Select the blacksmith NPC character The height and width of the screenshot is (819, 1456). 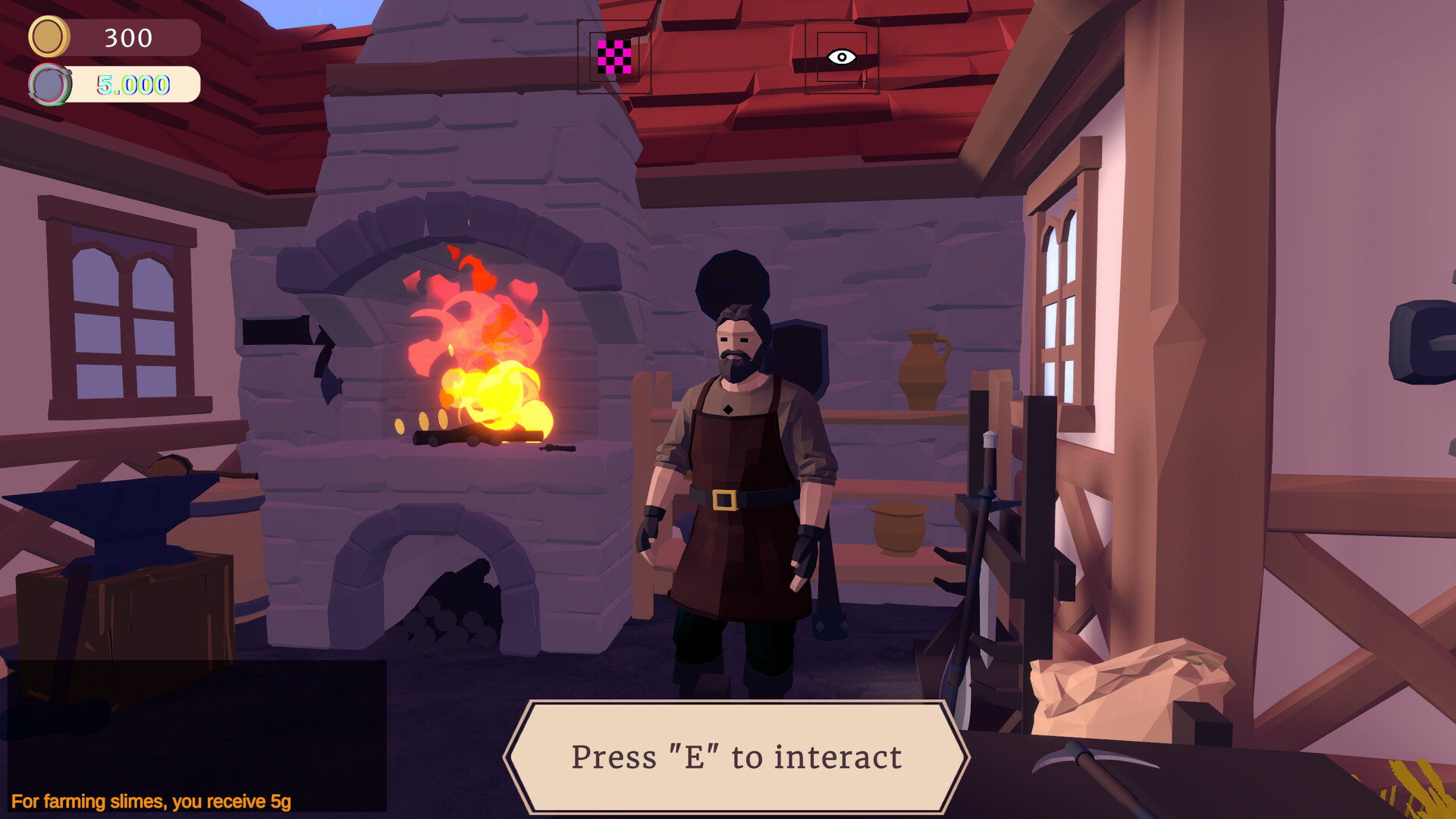pos(732,455)
